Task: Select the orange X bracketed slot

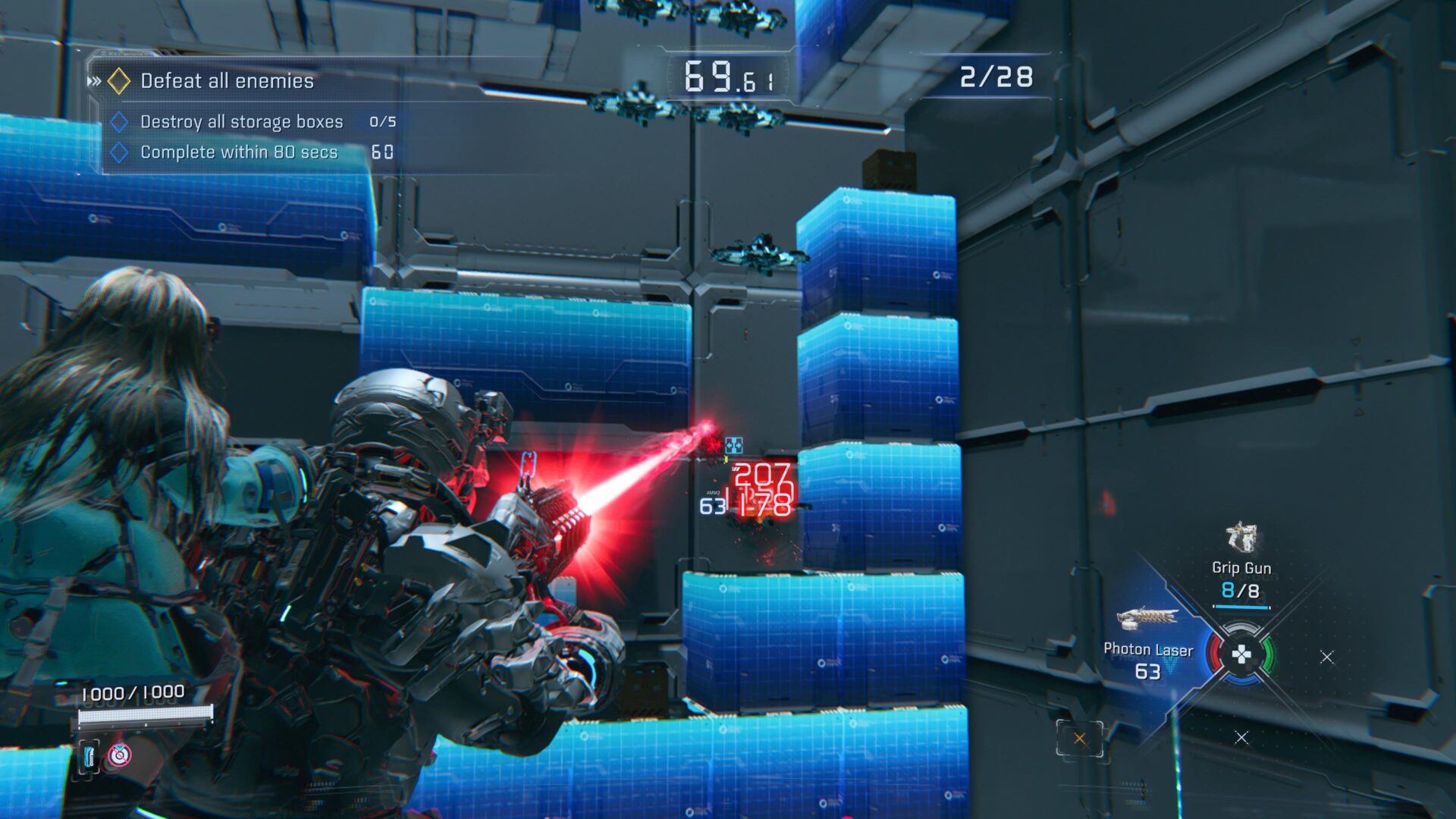Action: tap(1079, 738)
